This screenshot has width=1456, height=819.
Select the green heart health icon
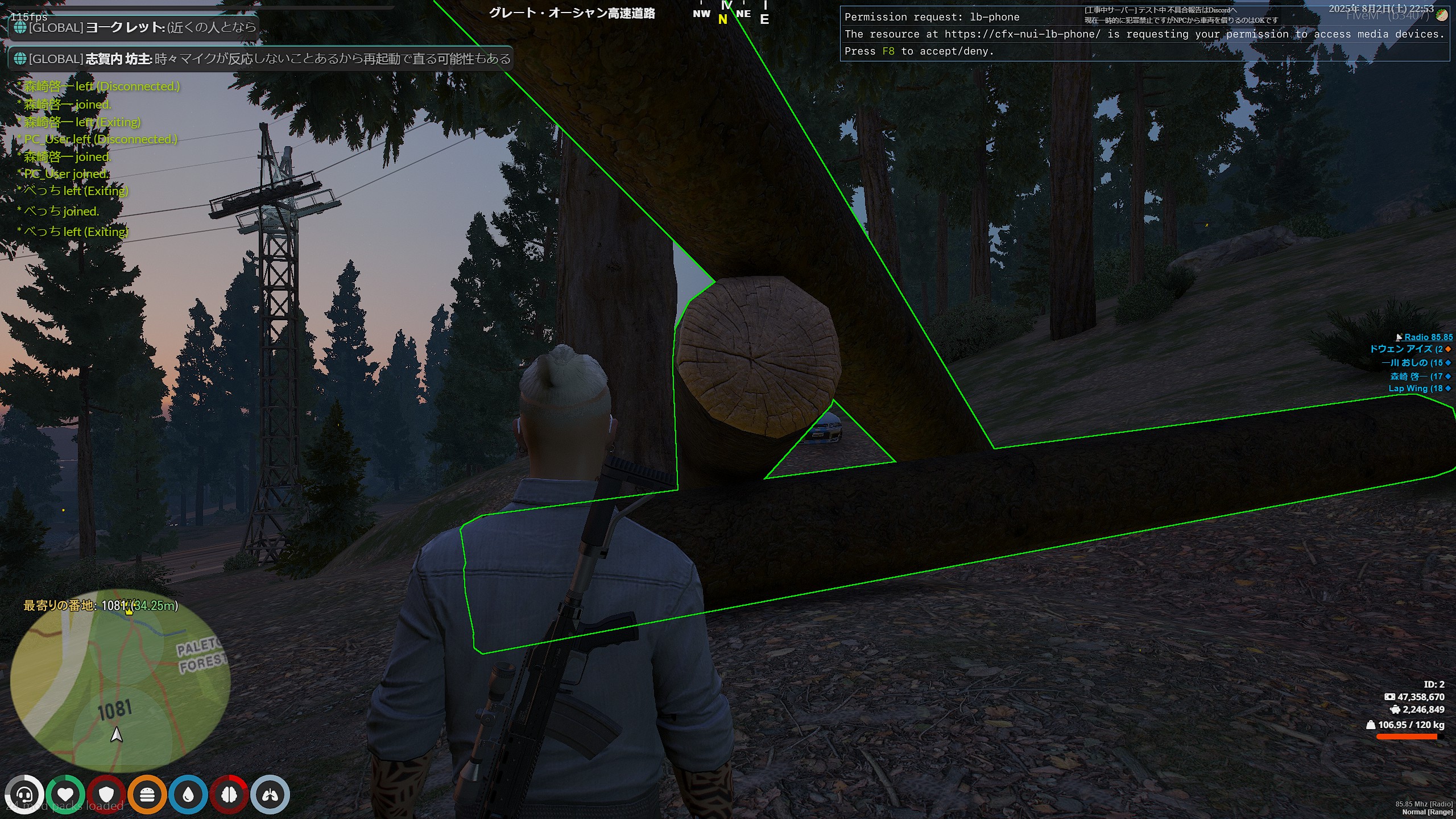tap(65, 795)
